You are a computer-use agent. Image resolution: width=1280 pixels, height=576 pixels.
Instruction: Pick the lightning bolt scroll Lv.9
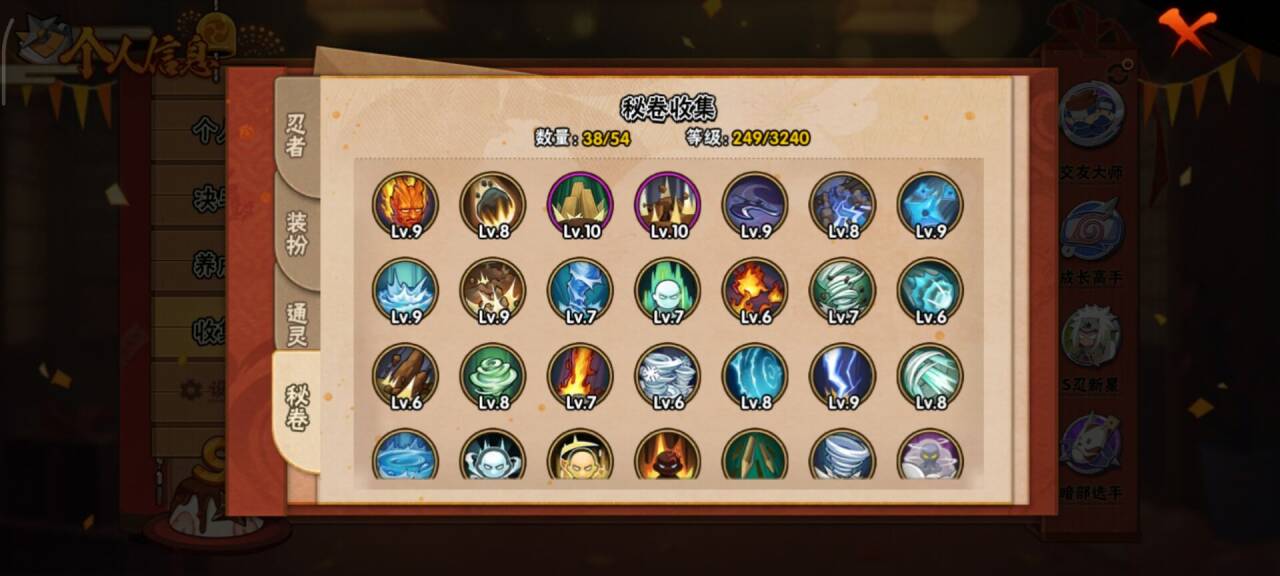(x=842, y=377)
